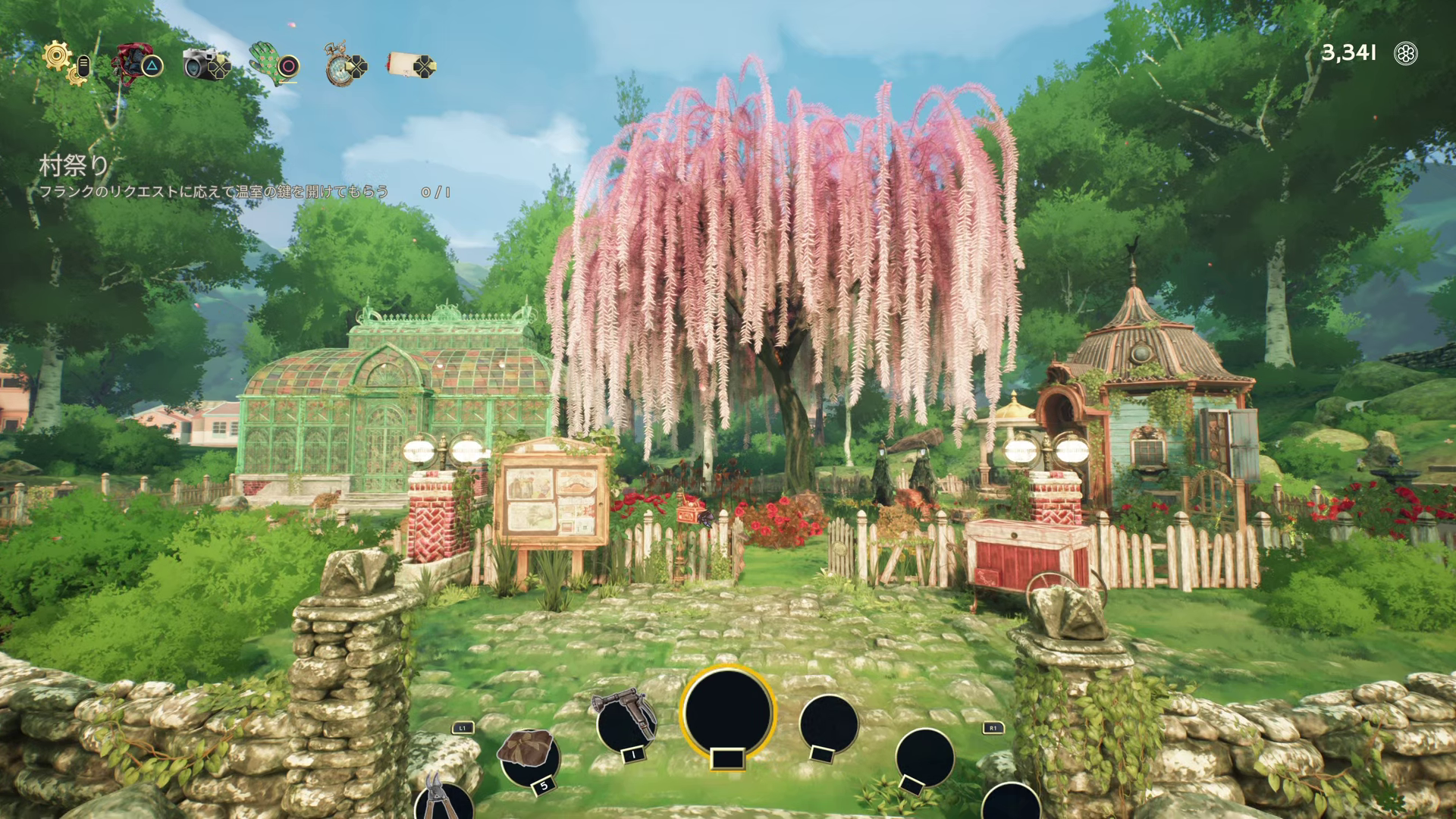The width and height of the screenshot is (1456, 819).
Task: Select the green gardening glove icon
Action: click(265, 62)
